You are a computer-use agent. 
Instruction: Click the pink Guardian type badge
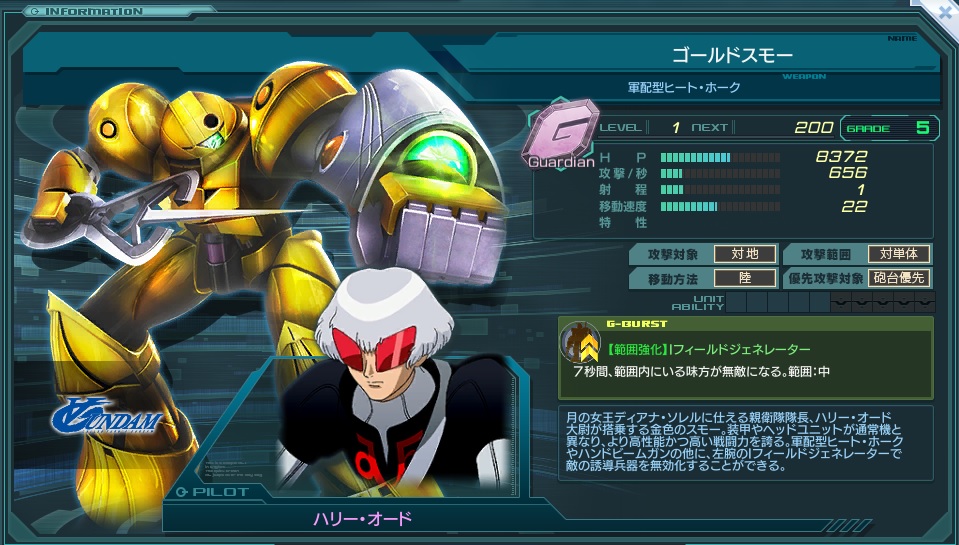pos(560,131)
